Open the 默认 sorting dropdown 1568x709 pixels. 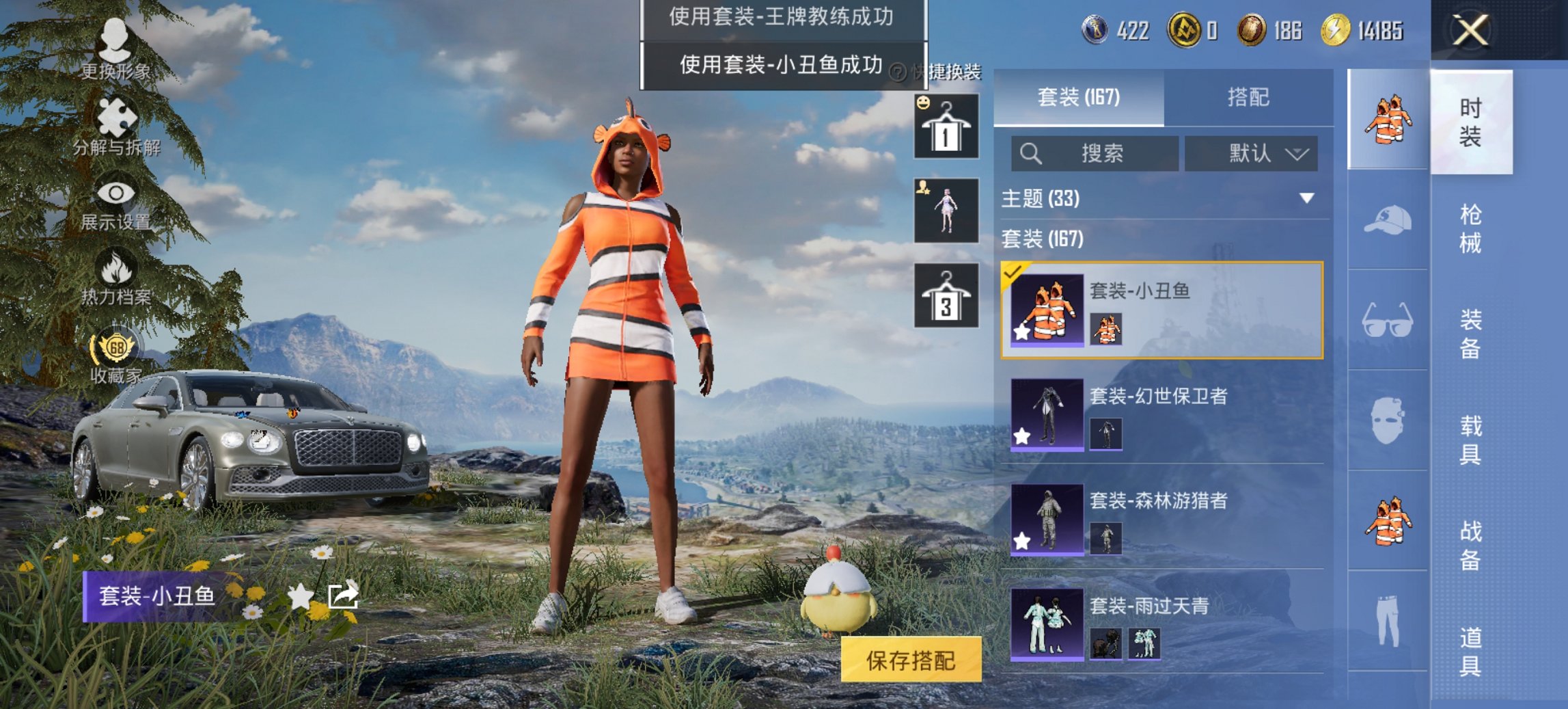pos(1252,153)
